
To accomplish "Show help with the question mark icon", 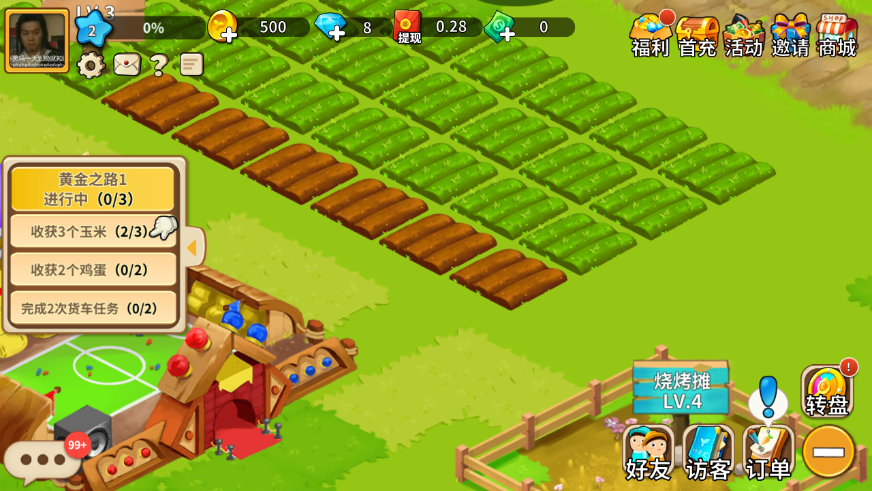I will (158, 65).
